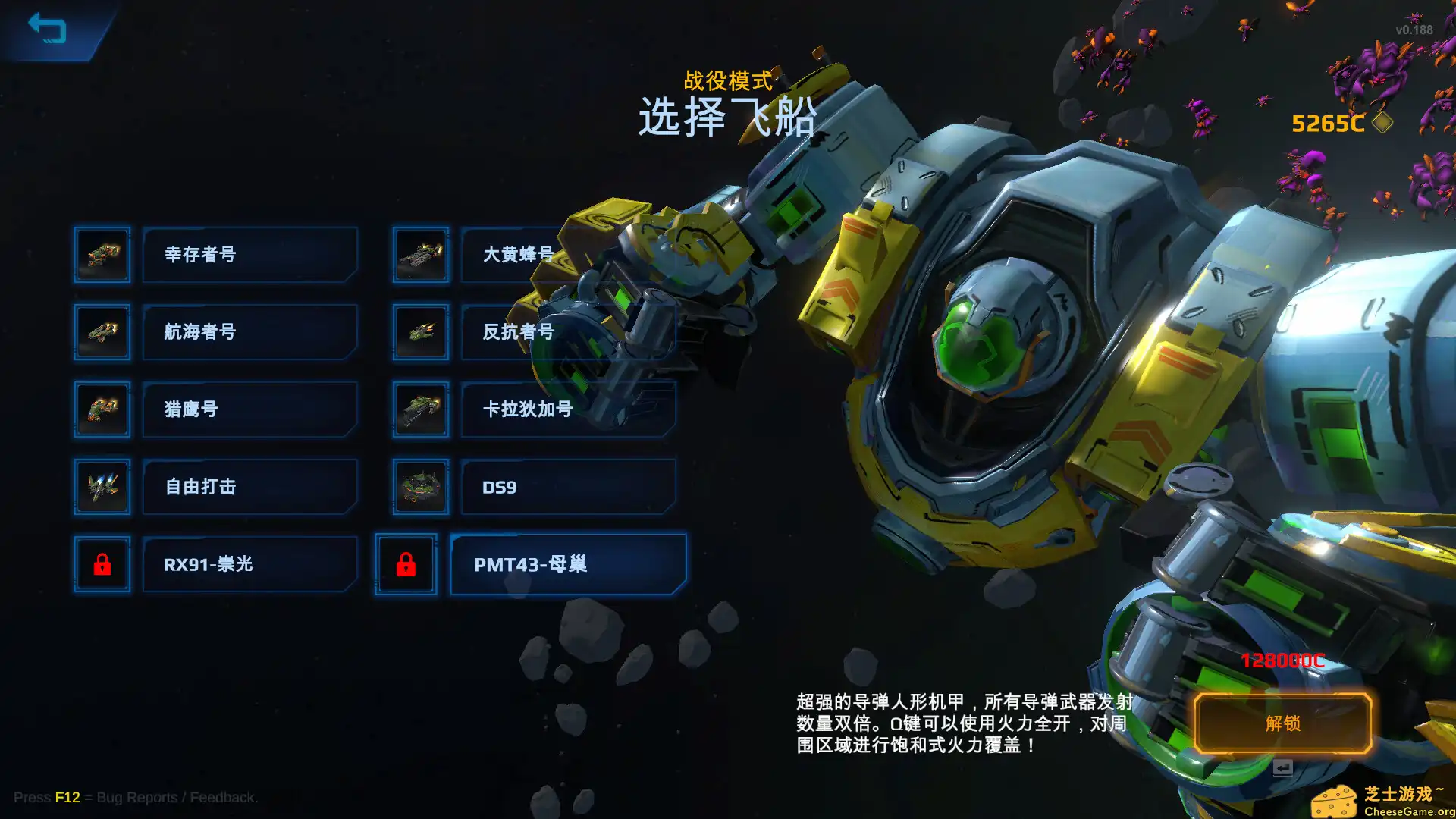Click the red lock on RX91-崇光

tap(102, 564)
